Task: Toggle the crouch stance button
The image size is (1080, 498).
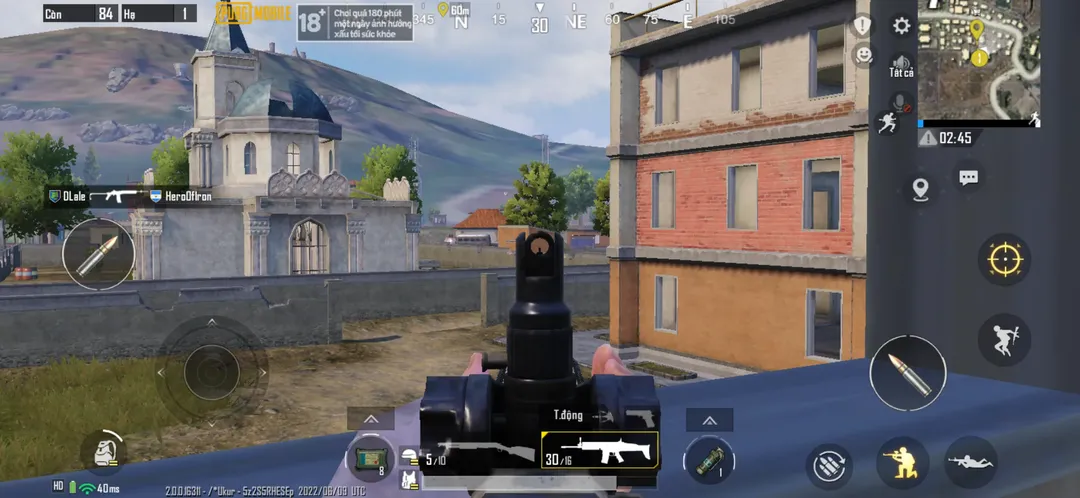Action: coord(900,462)
